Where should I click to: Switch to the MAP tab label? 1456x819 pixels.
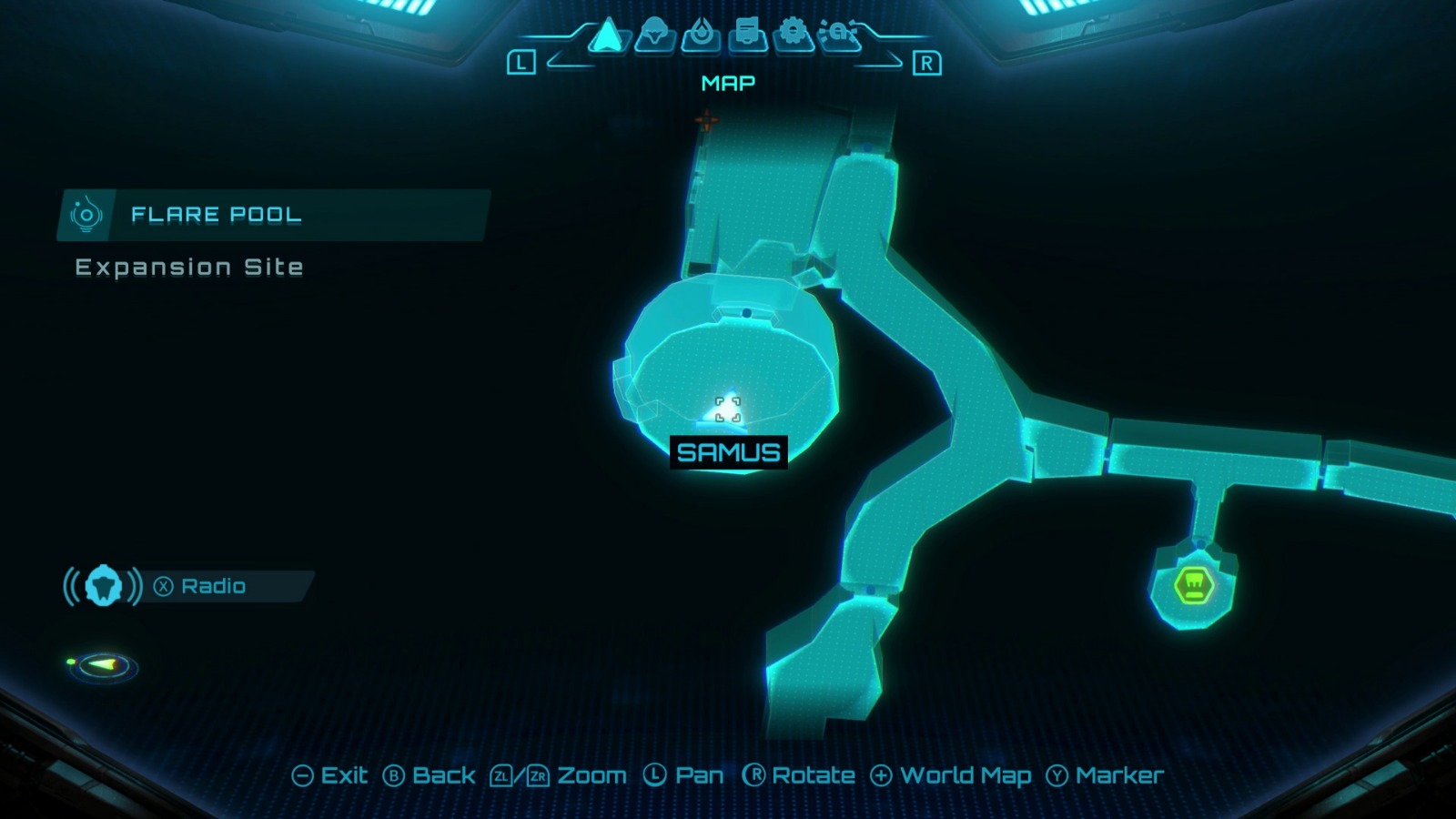tap(727, 85)
